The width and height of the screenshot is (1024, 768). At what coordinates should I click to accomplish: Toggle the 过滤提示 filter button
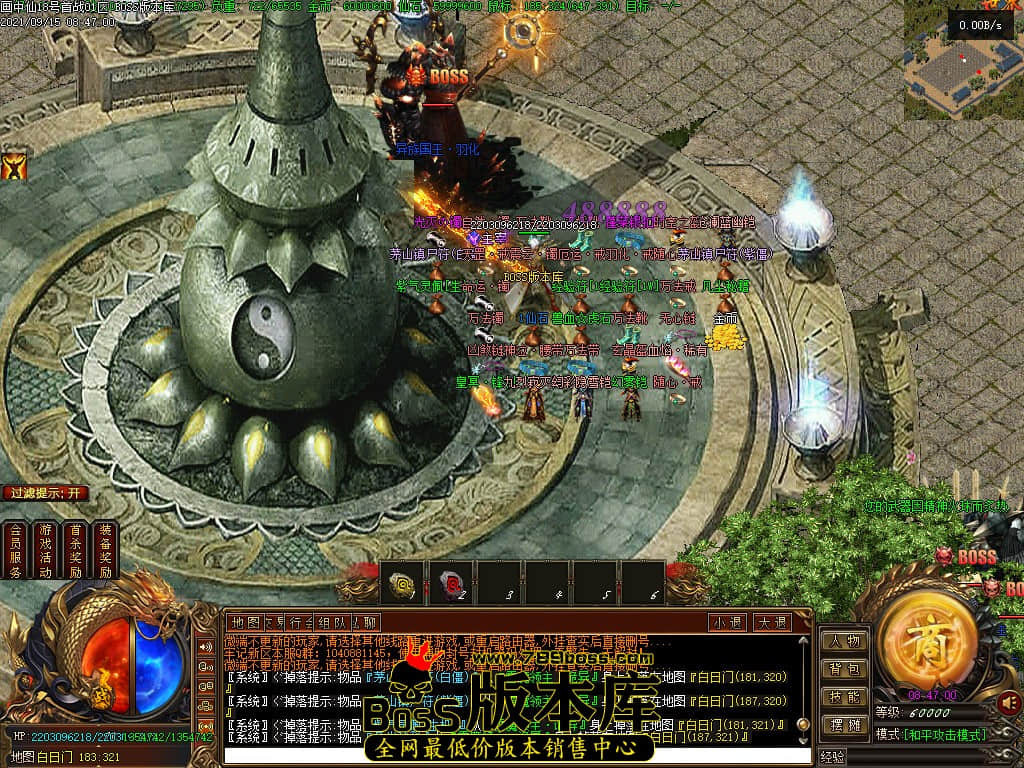(x=46, y=493)
